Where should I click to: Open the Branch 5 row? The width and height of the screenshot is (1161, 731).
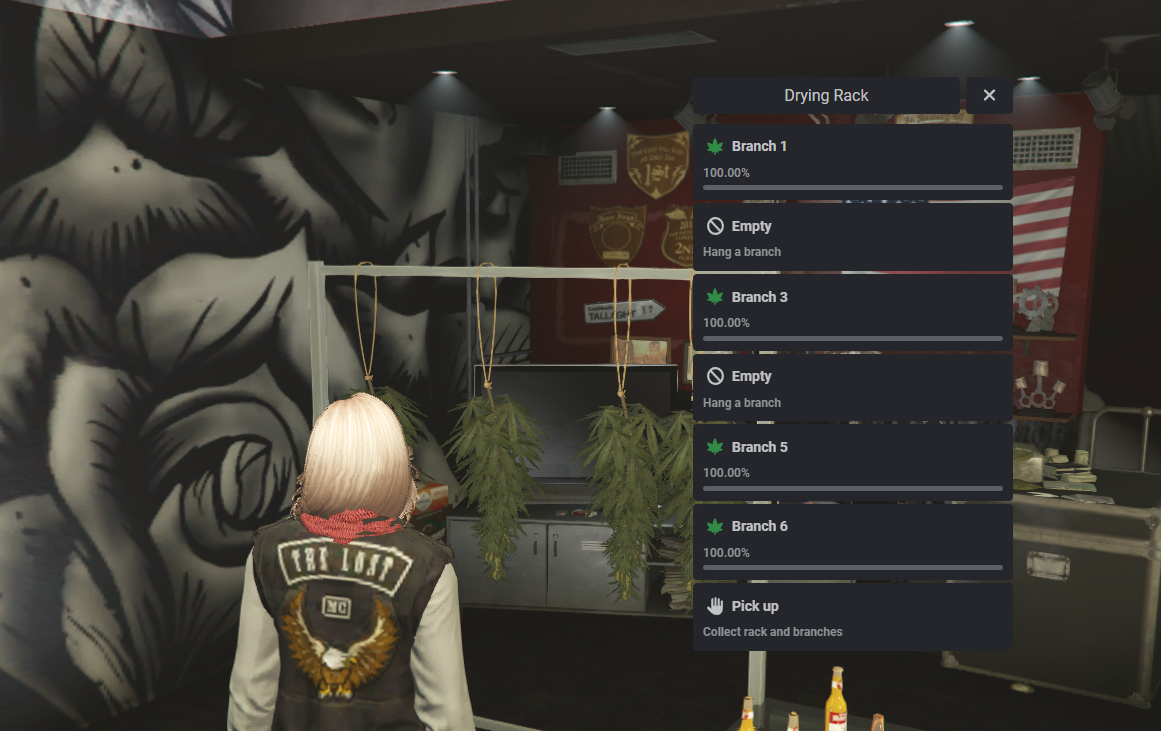tap(852, 462)
